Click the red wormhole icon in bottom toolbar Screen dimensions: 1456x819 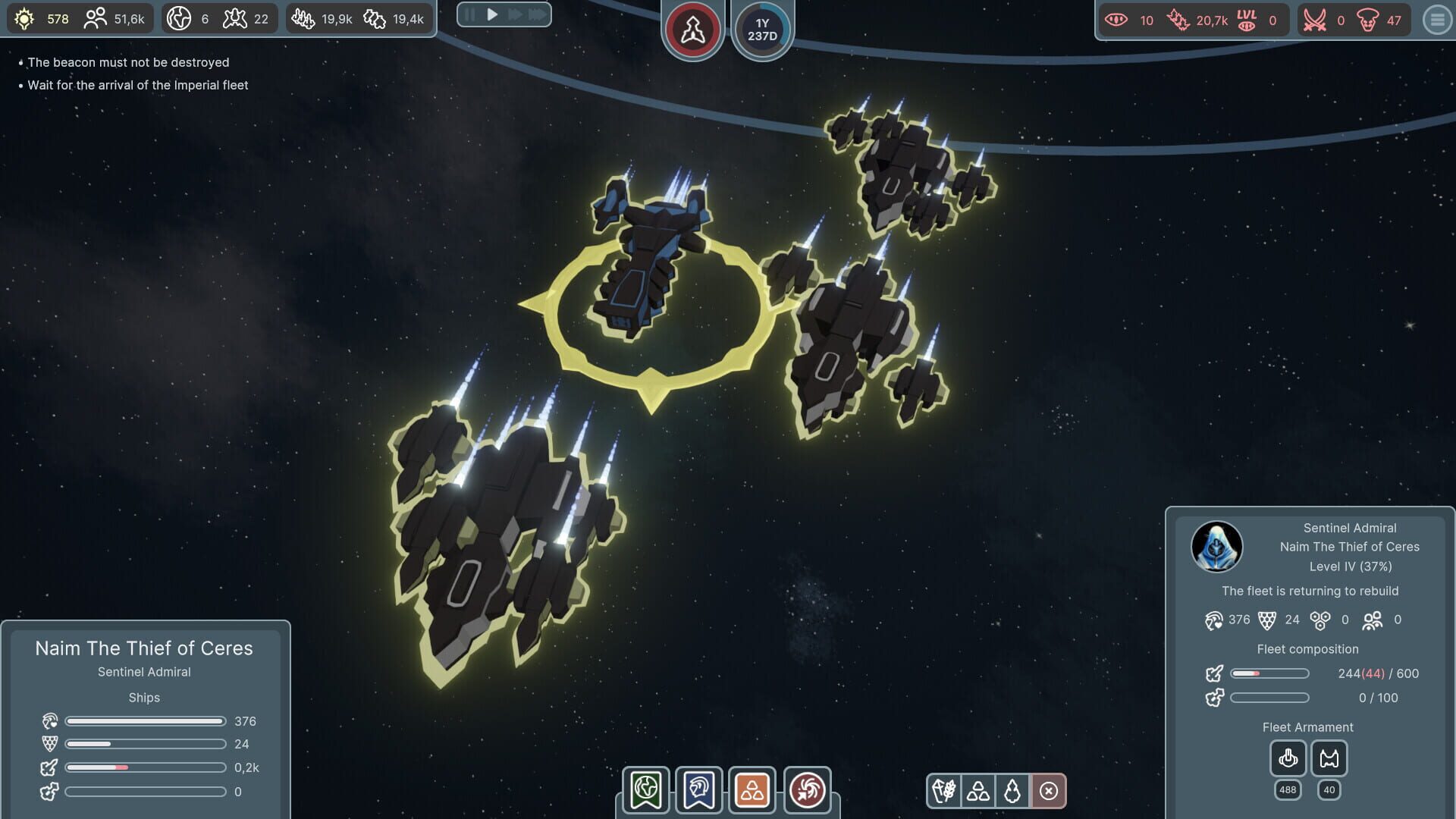click(808, 789)
